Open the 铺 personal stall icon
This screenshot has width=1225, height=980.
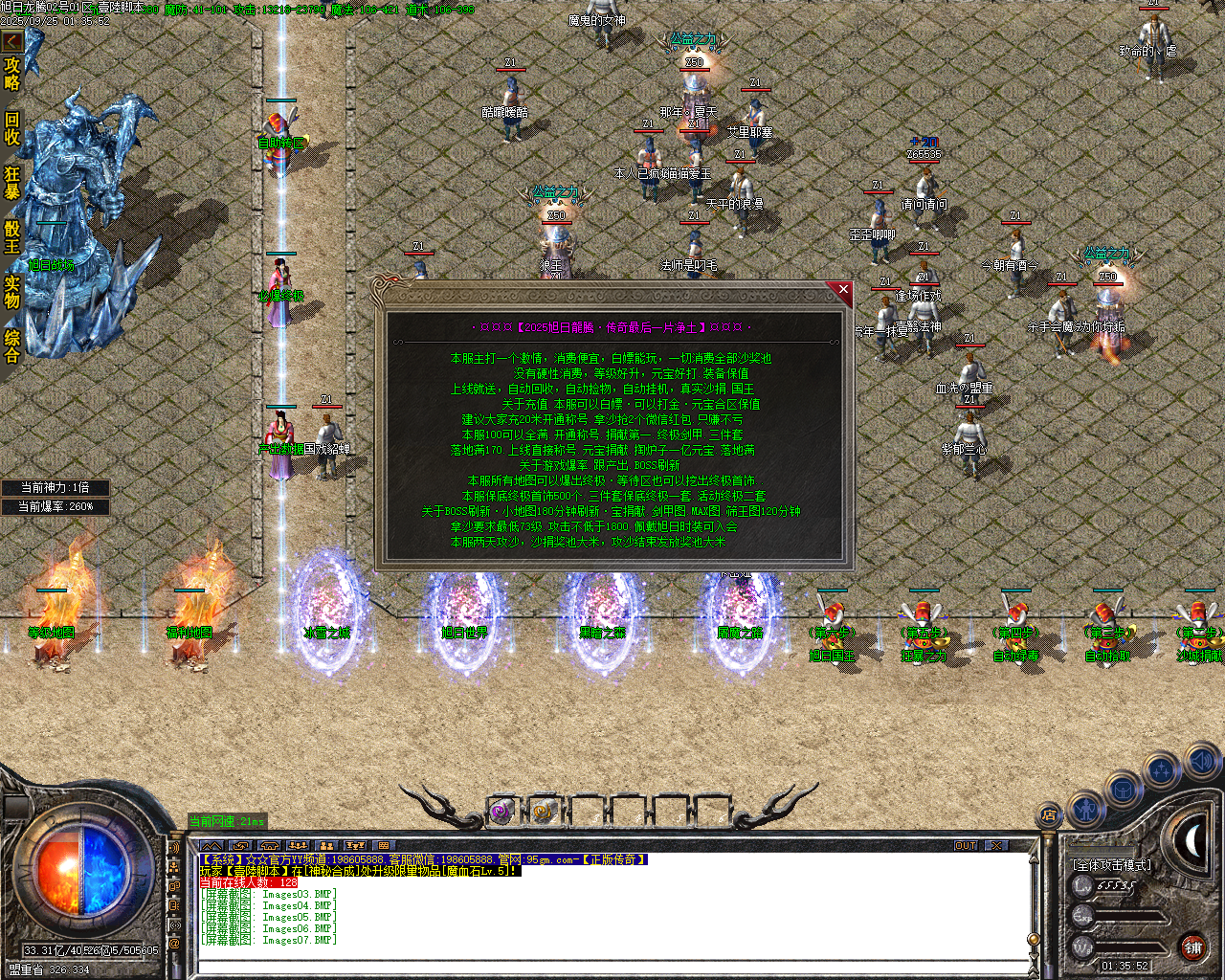pos(1192,946)
